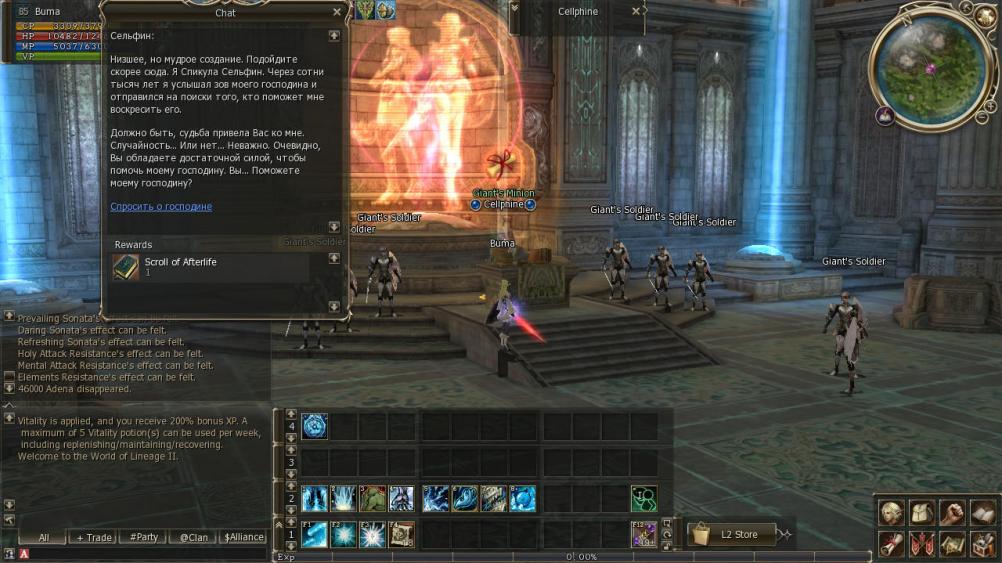Switch to the +Trade chat tab
This screenshot has height=563, width=1002.
[94, 537]
